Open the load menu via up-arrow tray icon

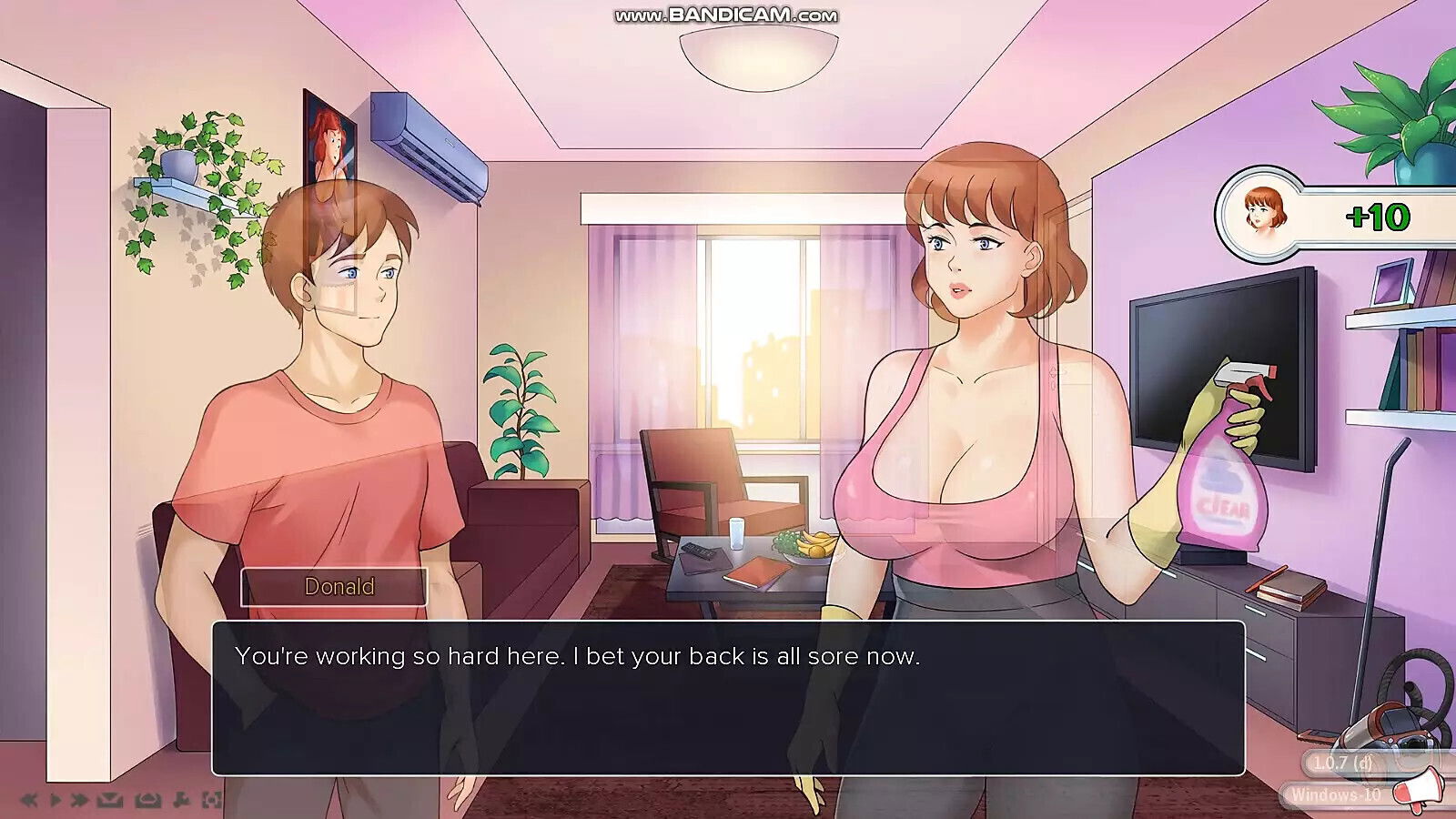click(x=147, y=800)
